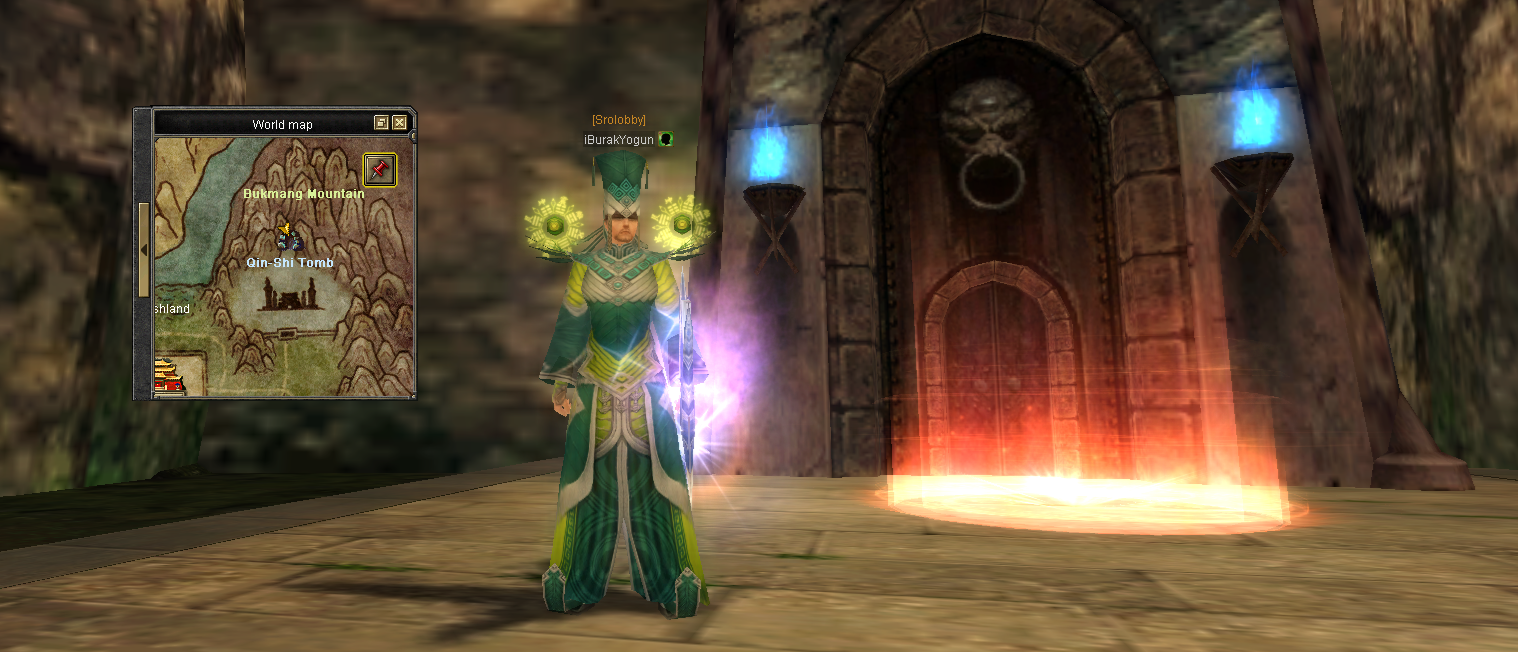1518x652 pixels.
Task: Toggle the World map window size button
Action: point(381,123)
